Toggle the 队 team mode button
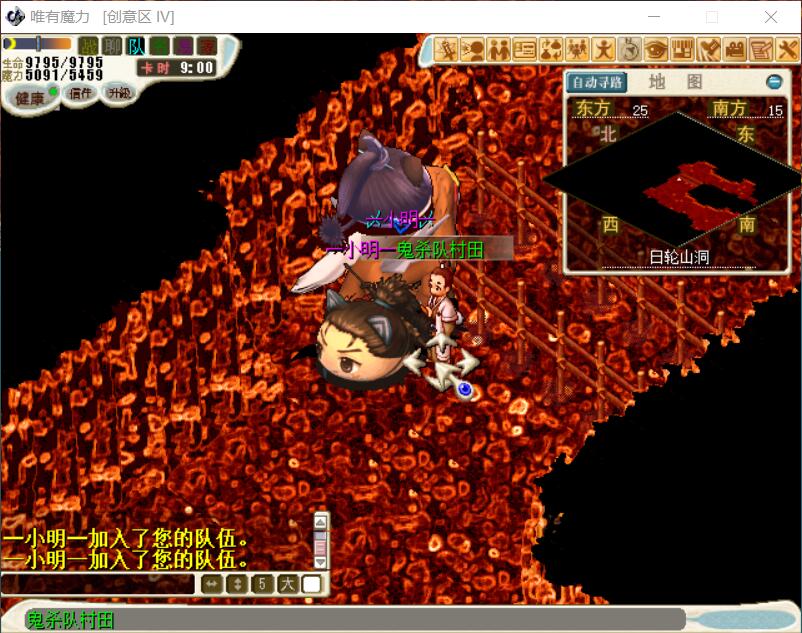This screenshot has height=633, width=802. click(x=136, y=46)
